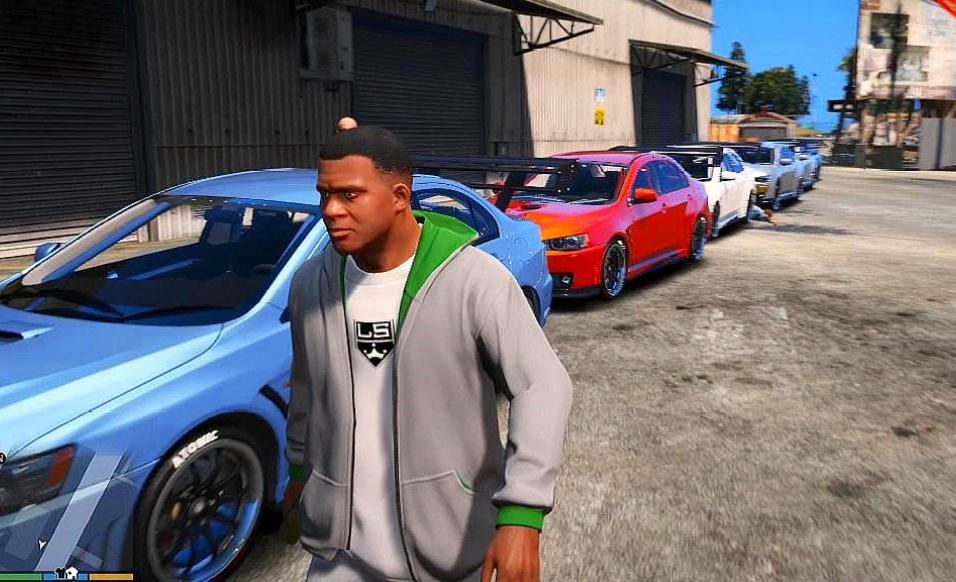Click the white player arrow on minimap
This screenshot has width=956, height=582.
(42, 544)
